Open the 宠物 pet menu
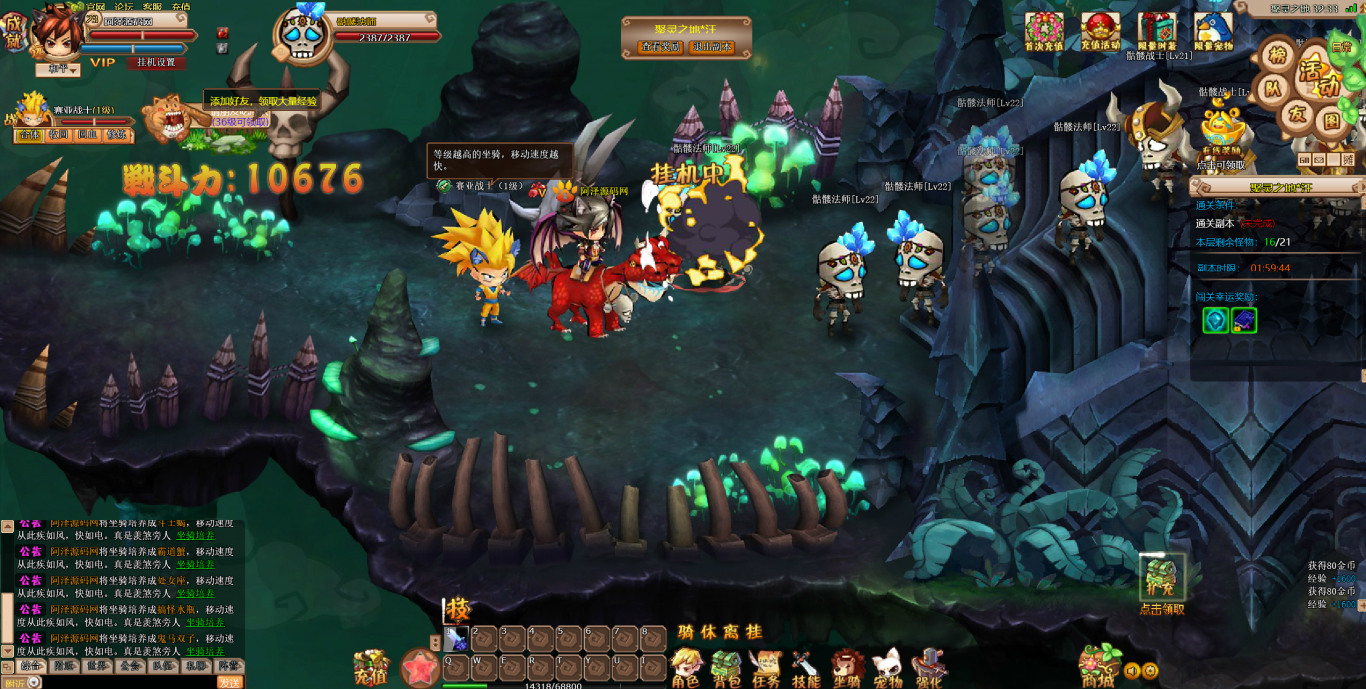 tap(888, 667)
